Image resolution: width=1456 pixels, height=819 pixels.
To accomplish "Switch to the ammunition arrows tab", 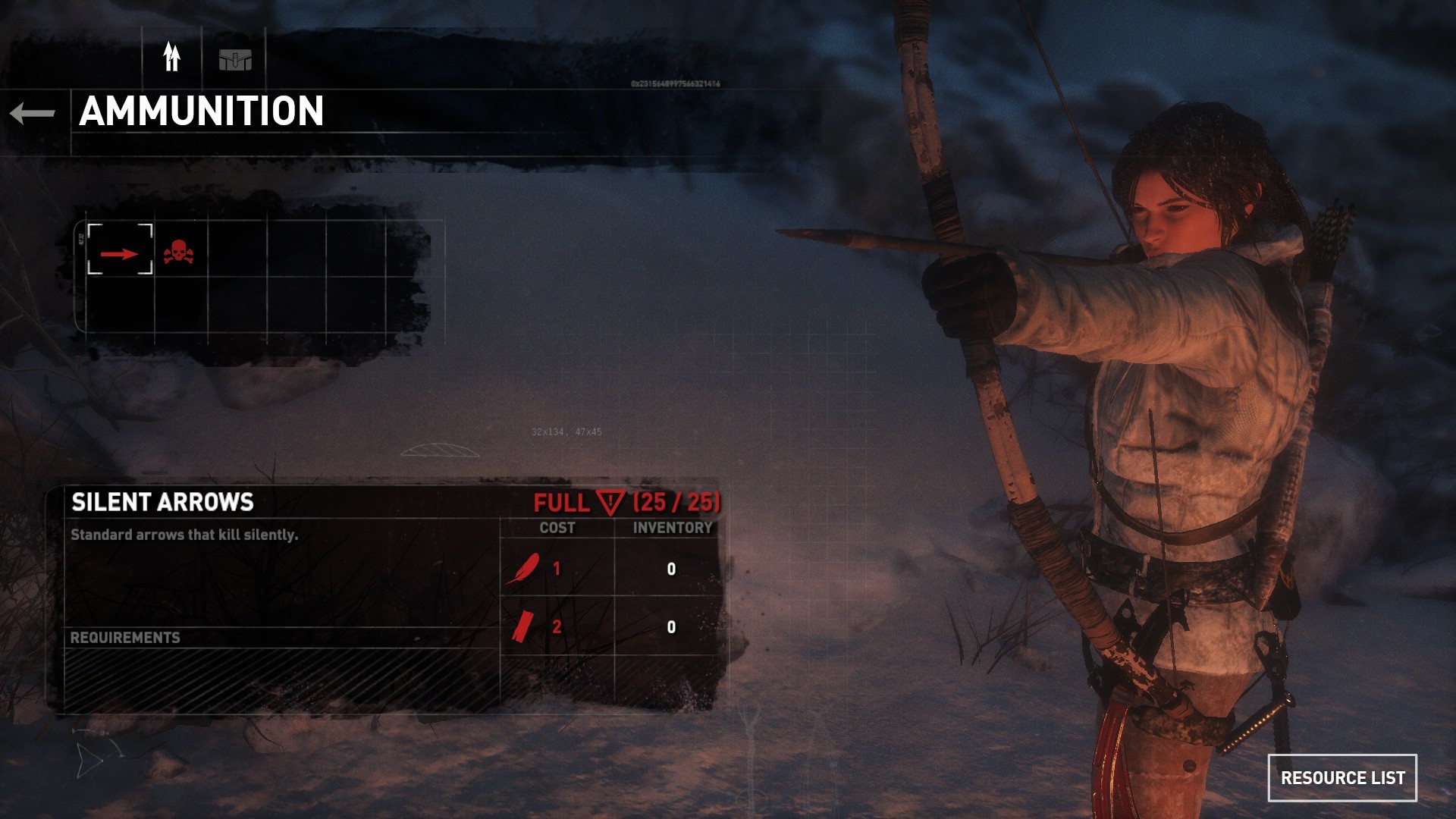I will point(172,58).
